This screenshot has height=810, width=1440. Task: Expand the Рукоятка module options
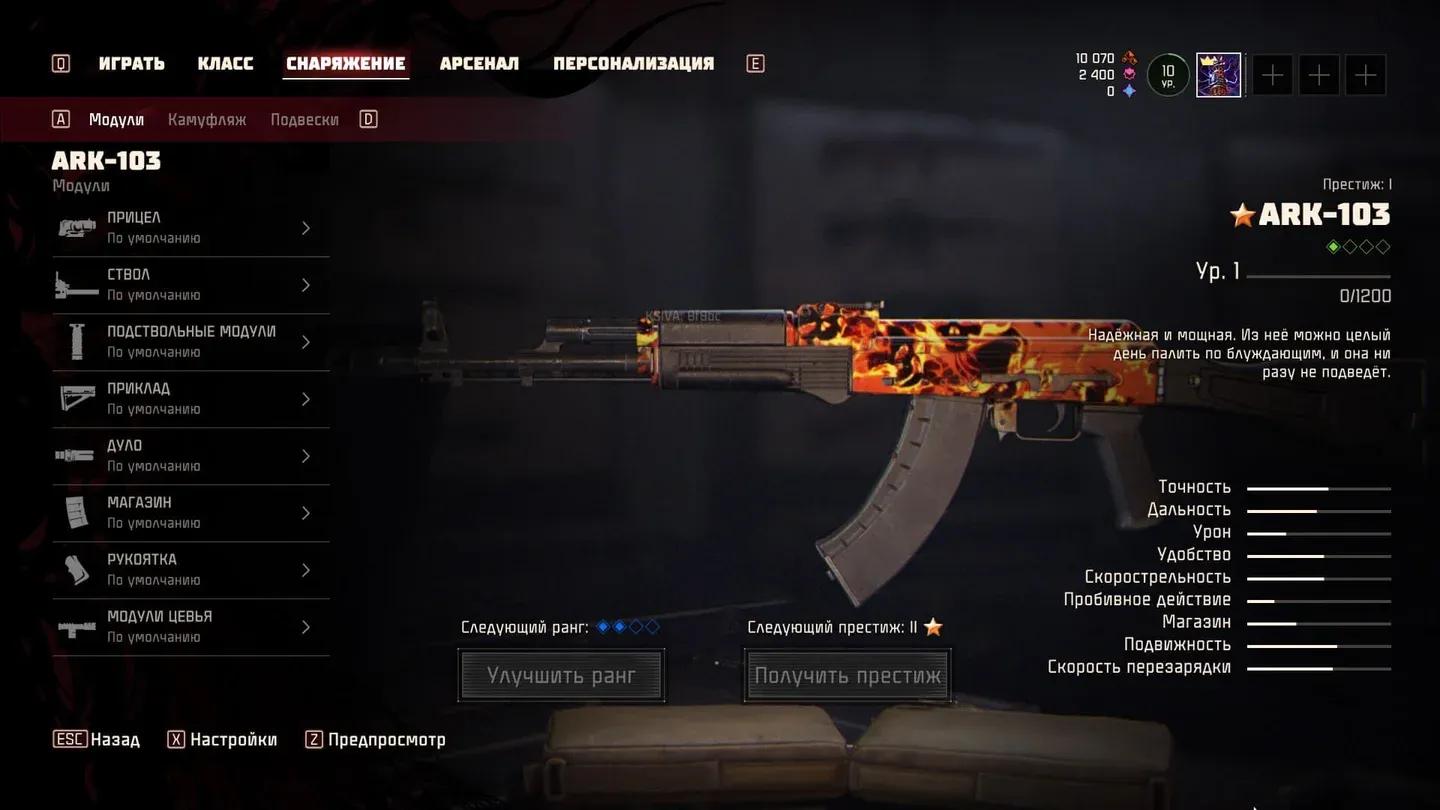[x=306, y=569]
